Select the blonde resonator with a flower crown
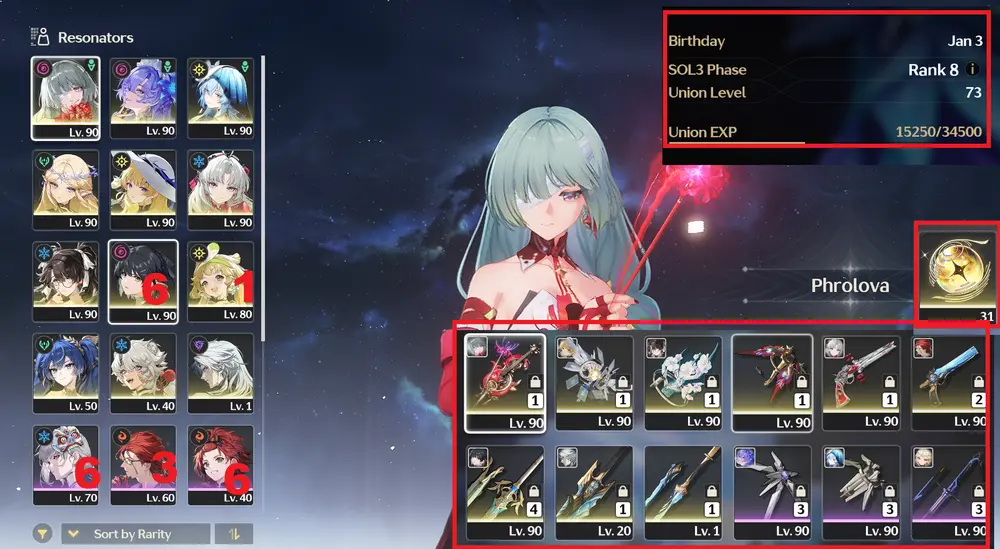This screenshot has height=549, width=1000. pyautogui.click(x=66, y=190)
